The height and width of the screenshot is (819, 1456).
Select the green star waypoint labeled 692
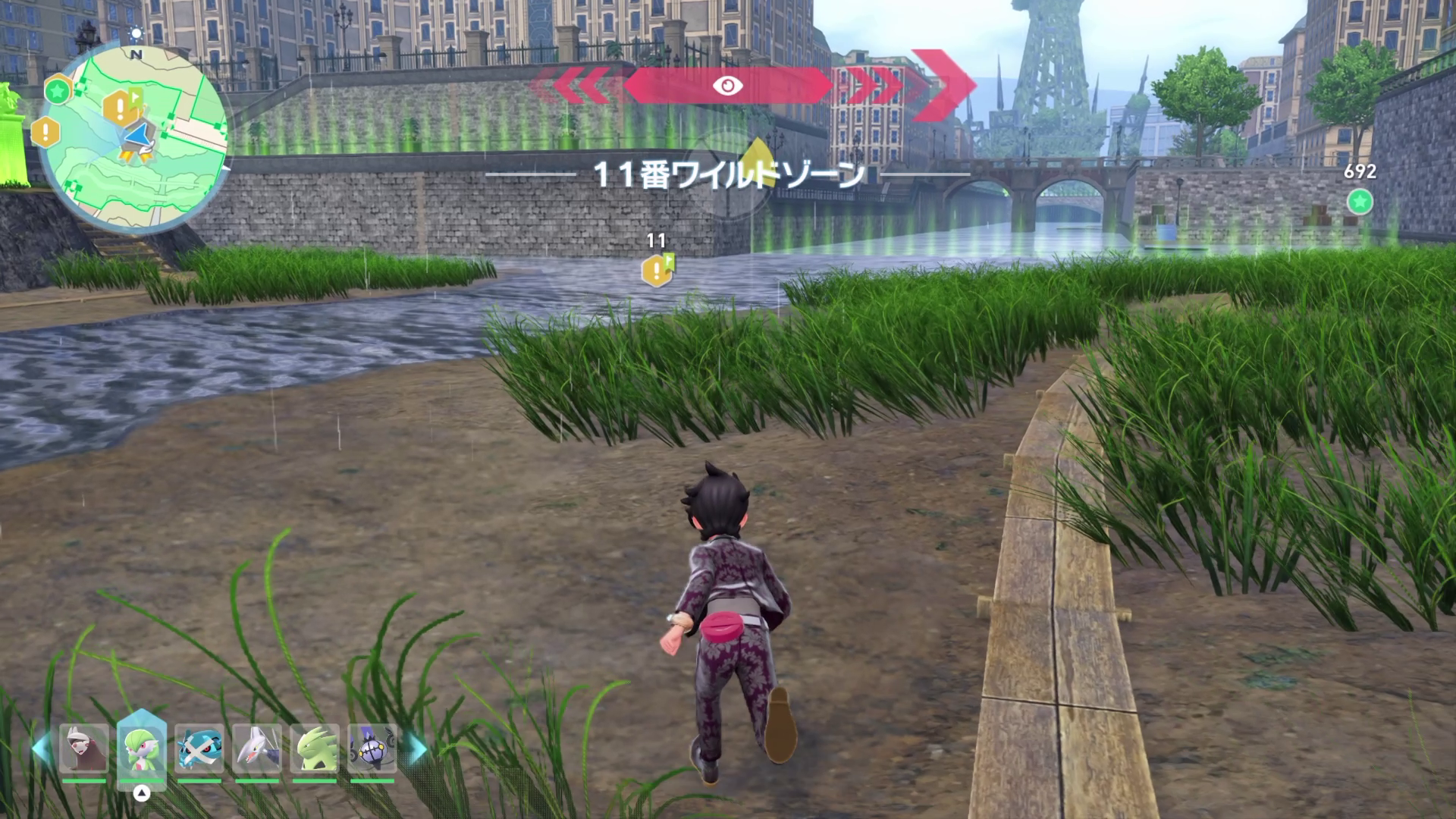tap(1359, 202)
